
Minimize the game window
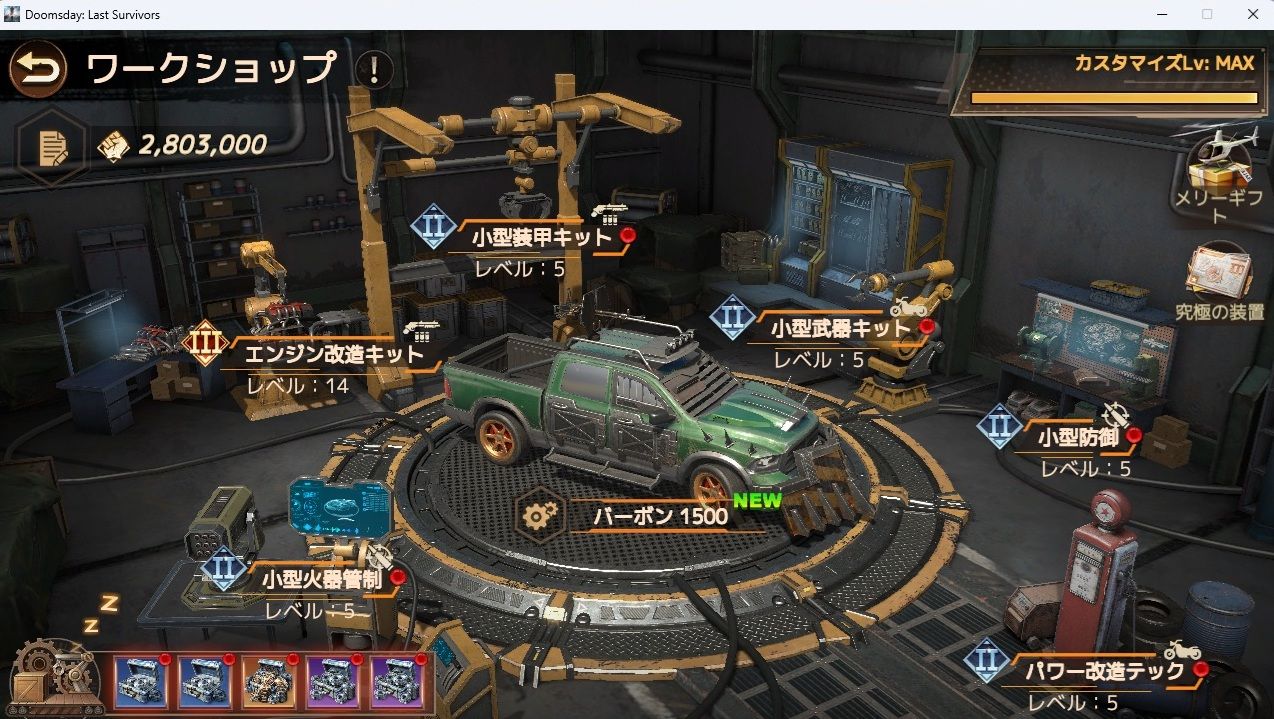(x=1162, y=14)
